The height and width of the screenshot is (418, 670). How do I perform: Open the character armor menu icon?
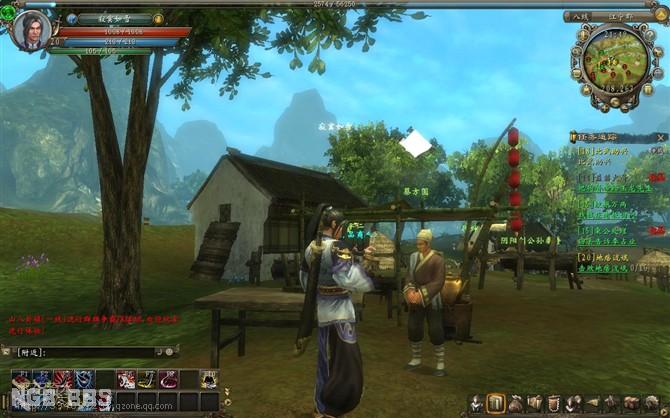[477, 404]
